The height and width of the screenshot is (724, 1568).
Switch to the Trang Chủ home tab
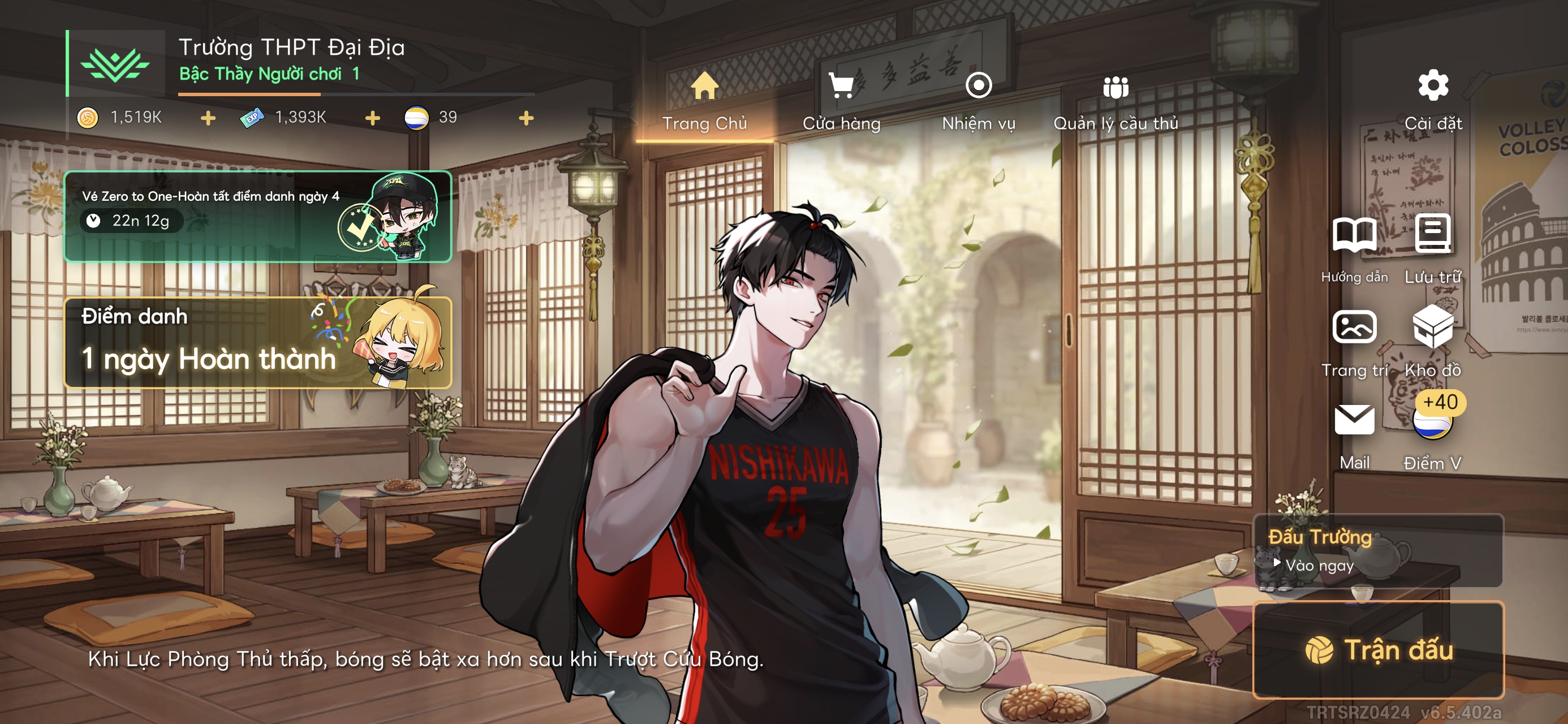(704, 102)
